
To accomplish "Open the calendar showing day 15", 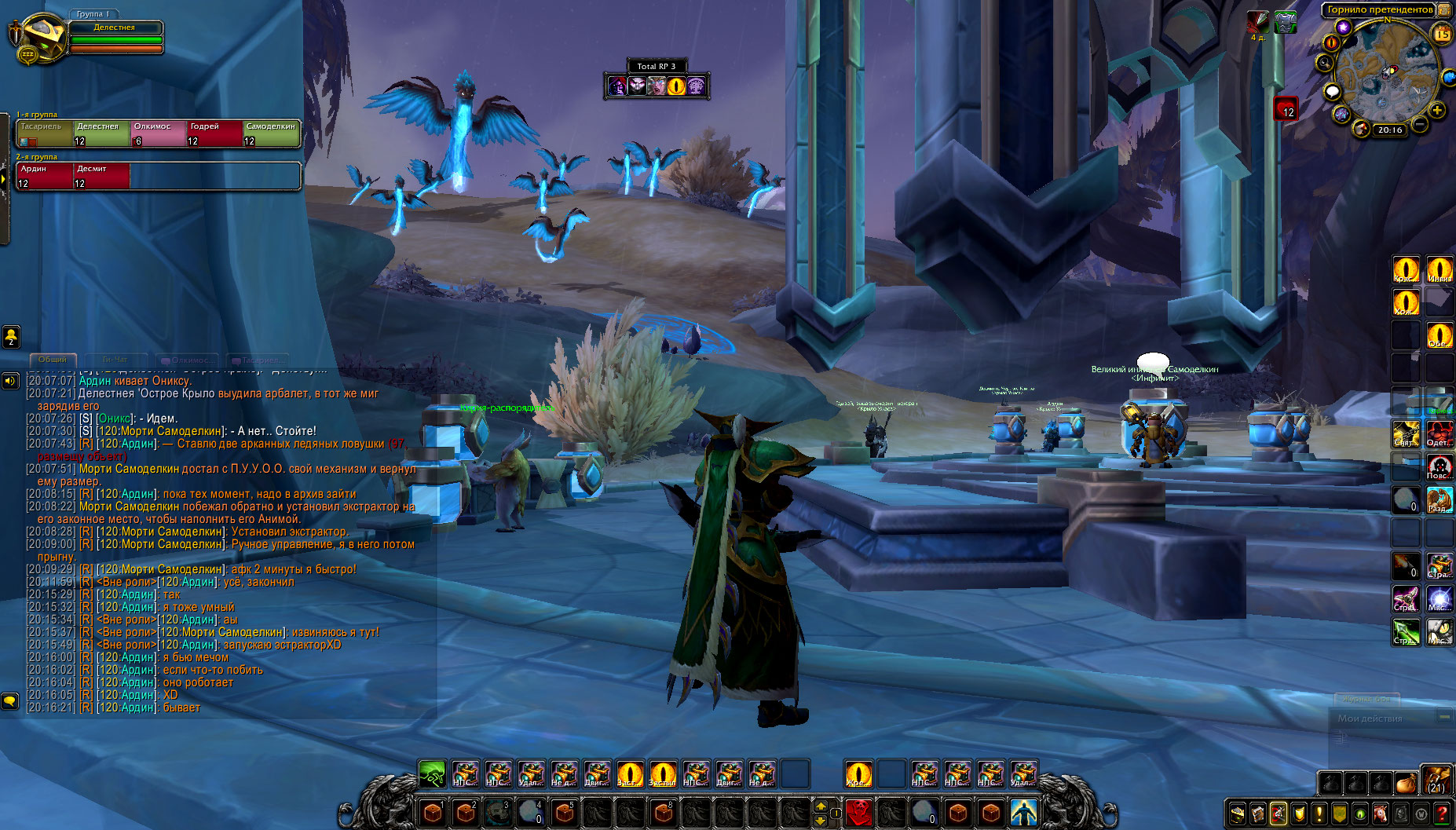I will point(1443,34).
